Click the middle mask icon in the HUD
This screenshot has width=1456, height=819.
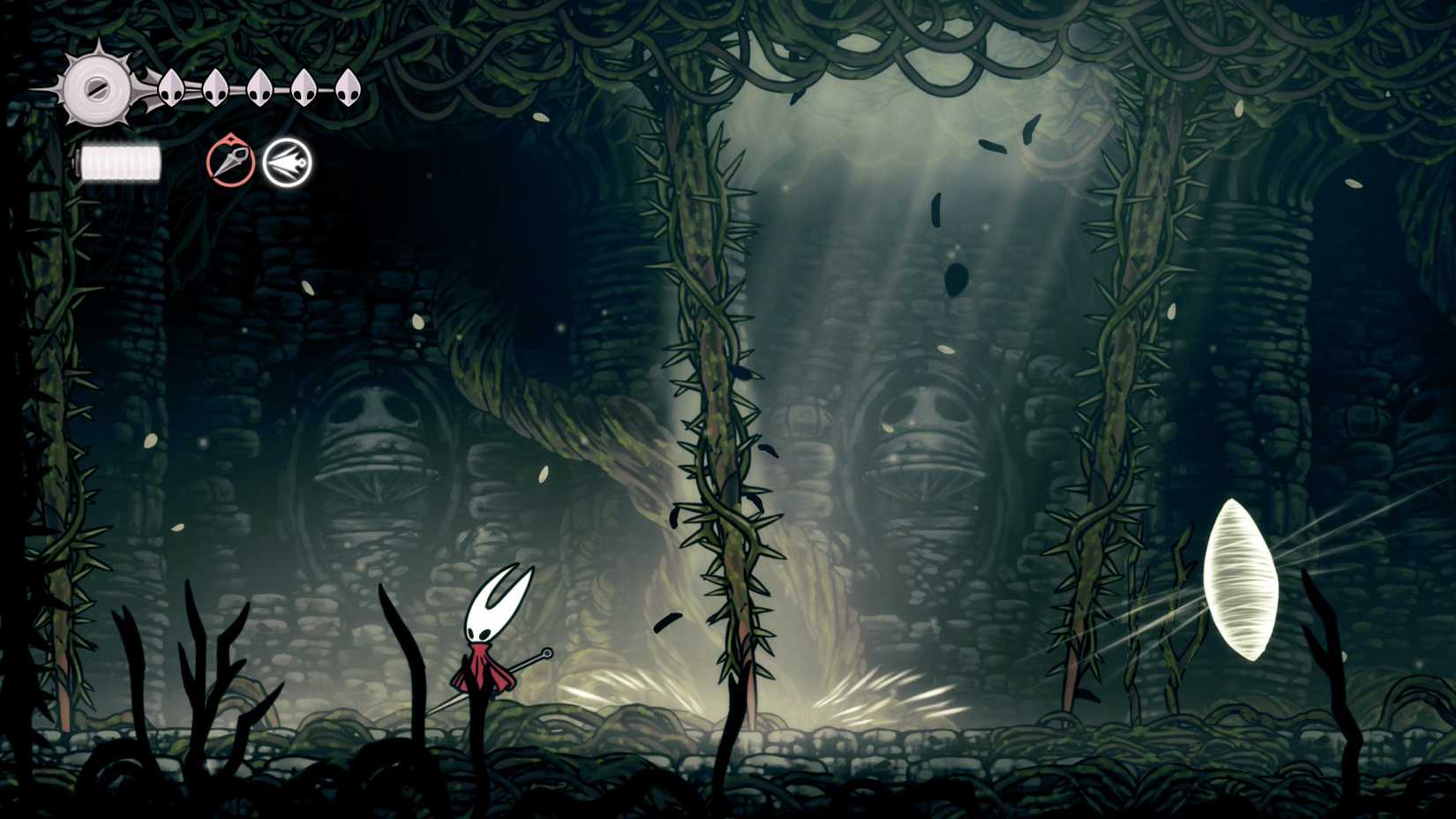(259, 88)
